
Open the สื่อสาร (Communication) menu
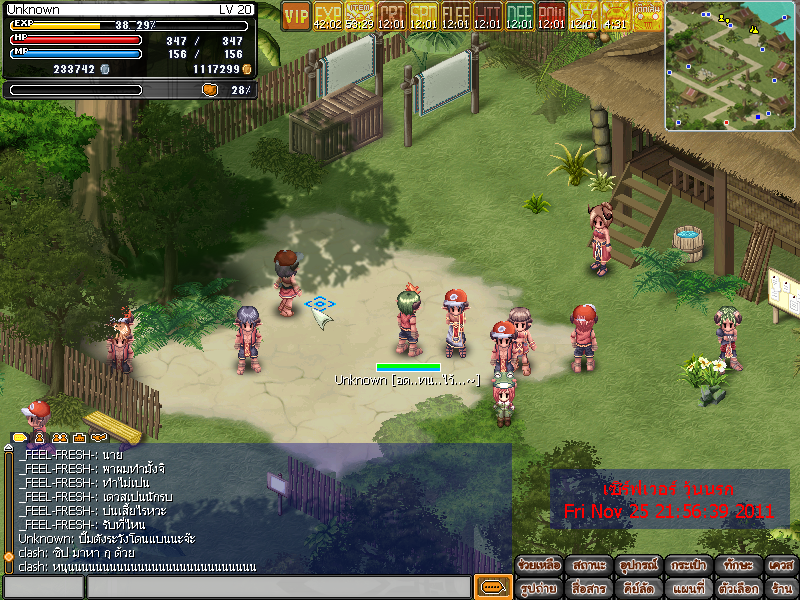coord(589,588)
